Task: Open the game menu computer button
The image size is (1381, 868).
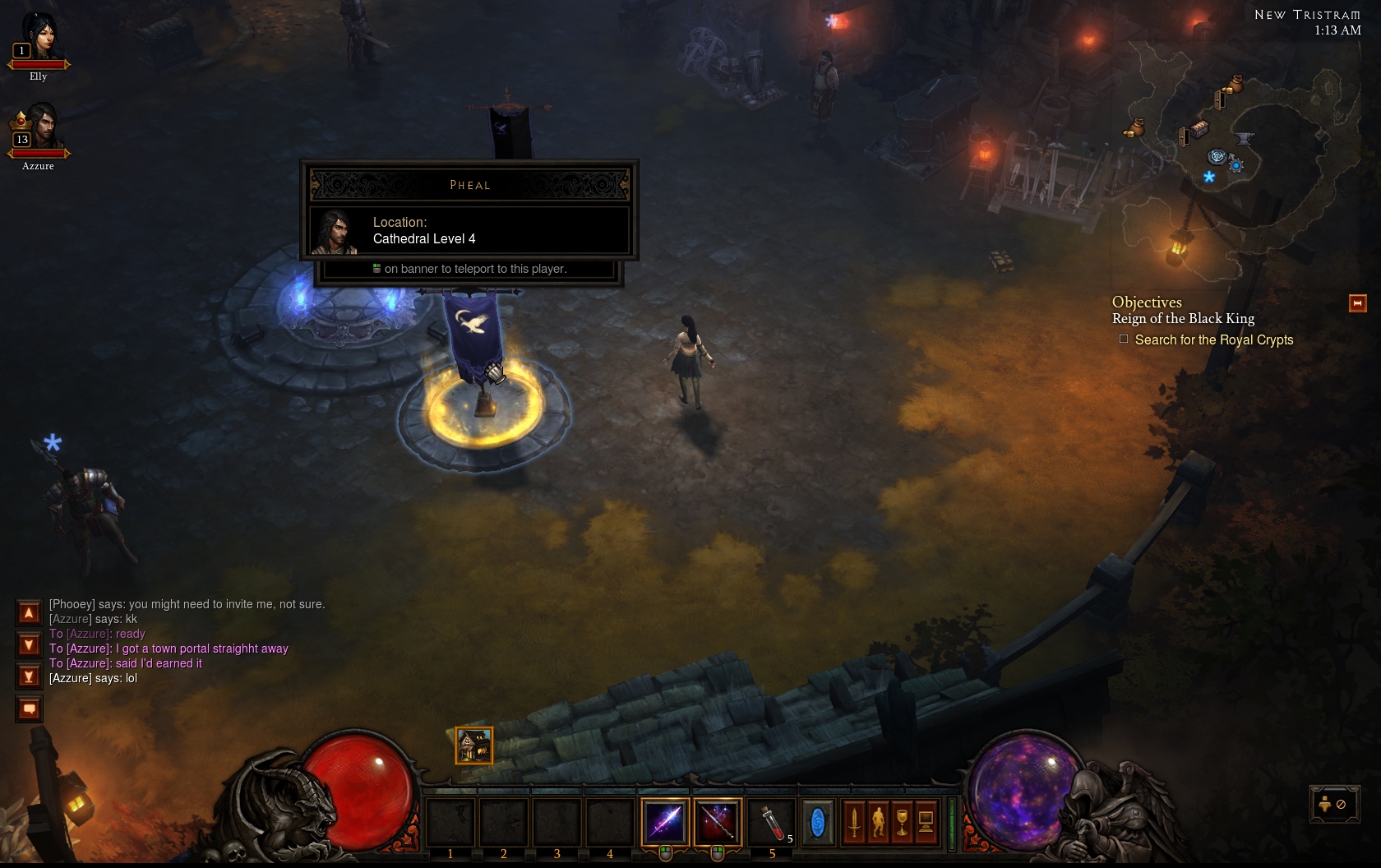Action: [x=926, y=822]
